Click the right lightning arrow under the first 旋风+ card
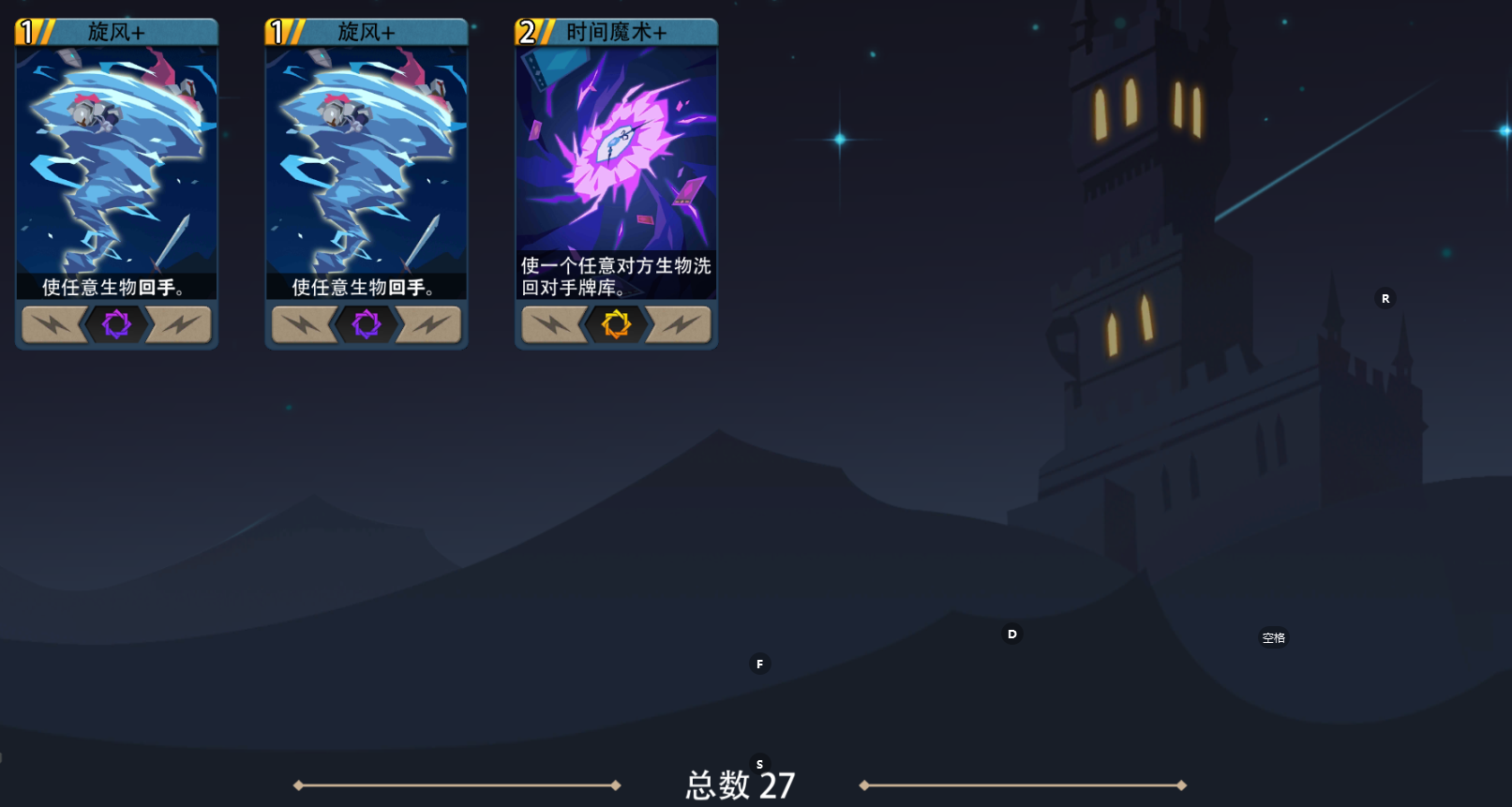The image size is (1512, 807). click(177, 324)
